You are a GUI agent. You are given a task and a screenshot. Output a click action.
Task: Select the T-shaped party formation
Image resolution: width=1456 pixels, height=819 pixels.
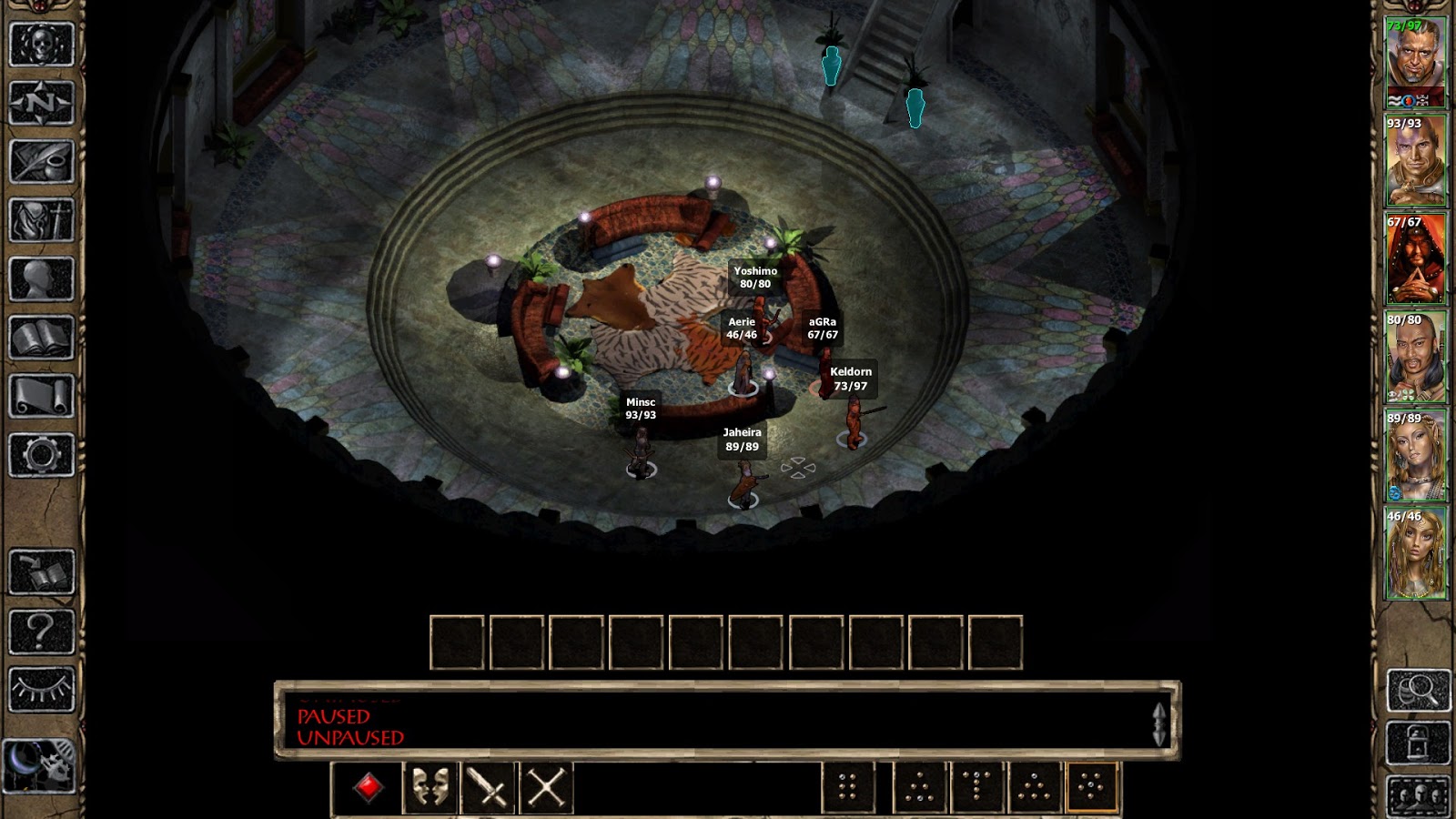pos(976,787)
